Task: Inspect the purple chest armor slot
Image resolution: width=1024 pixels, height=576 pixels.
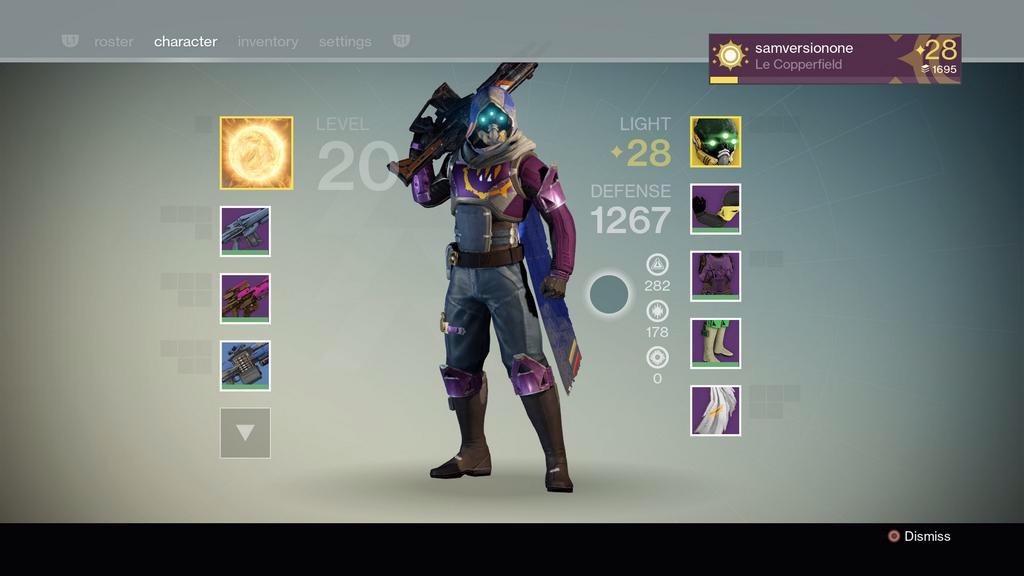Action: tap(715, 276)
